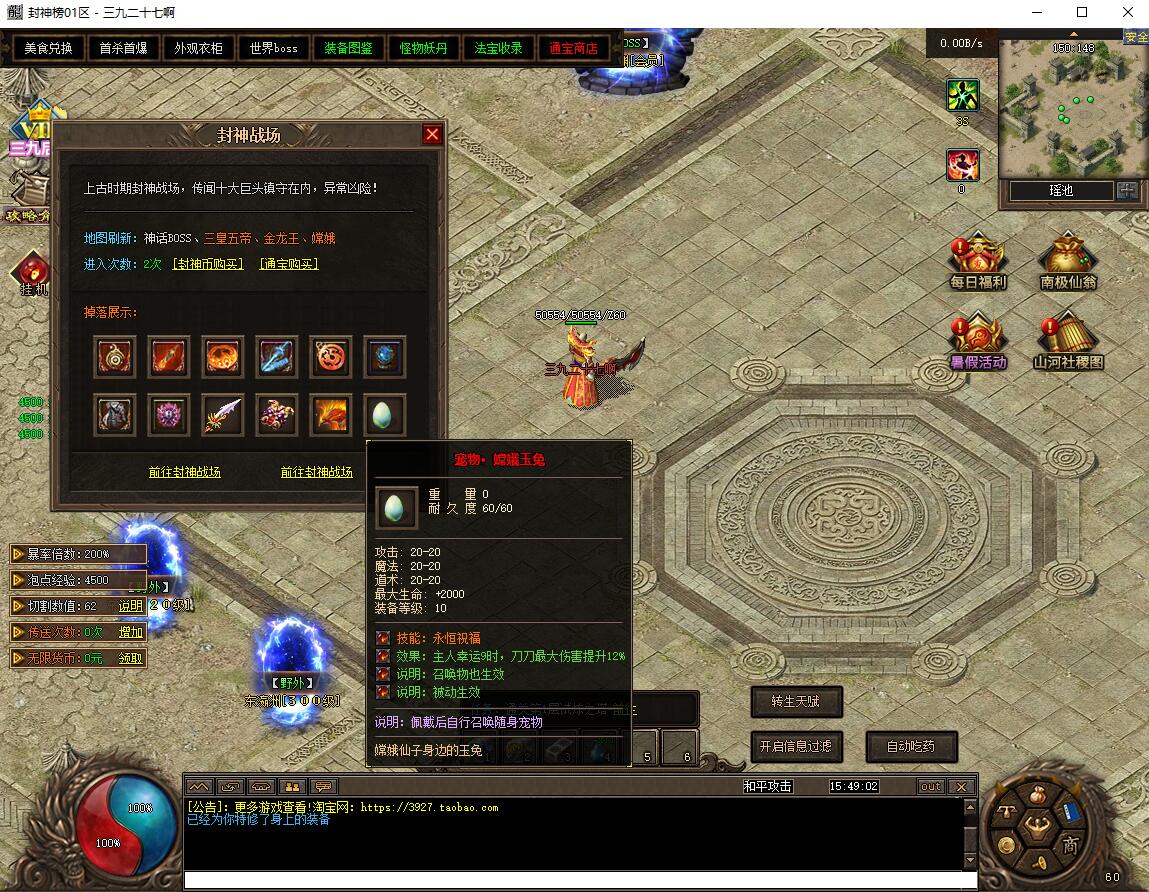This screenshot has height=892, width=1149.
Task: Close the 封神战场 panel
Action: 432,135
